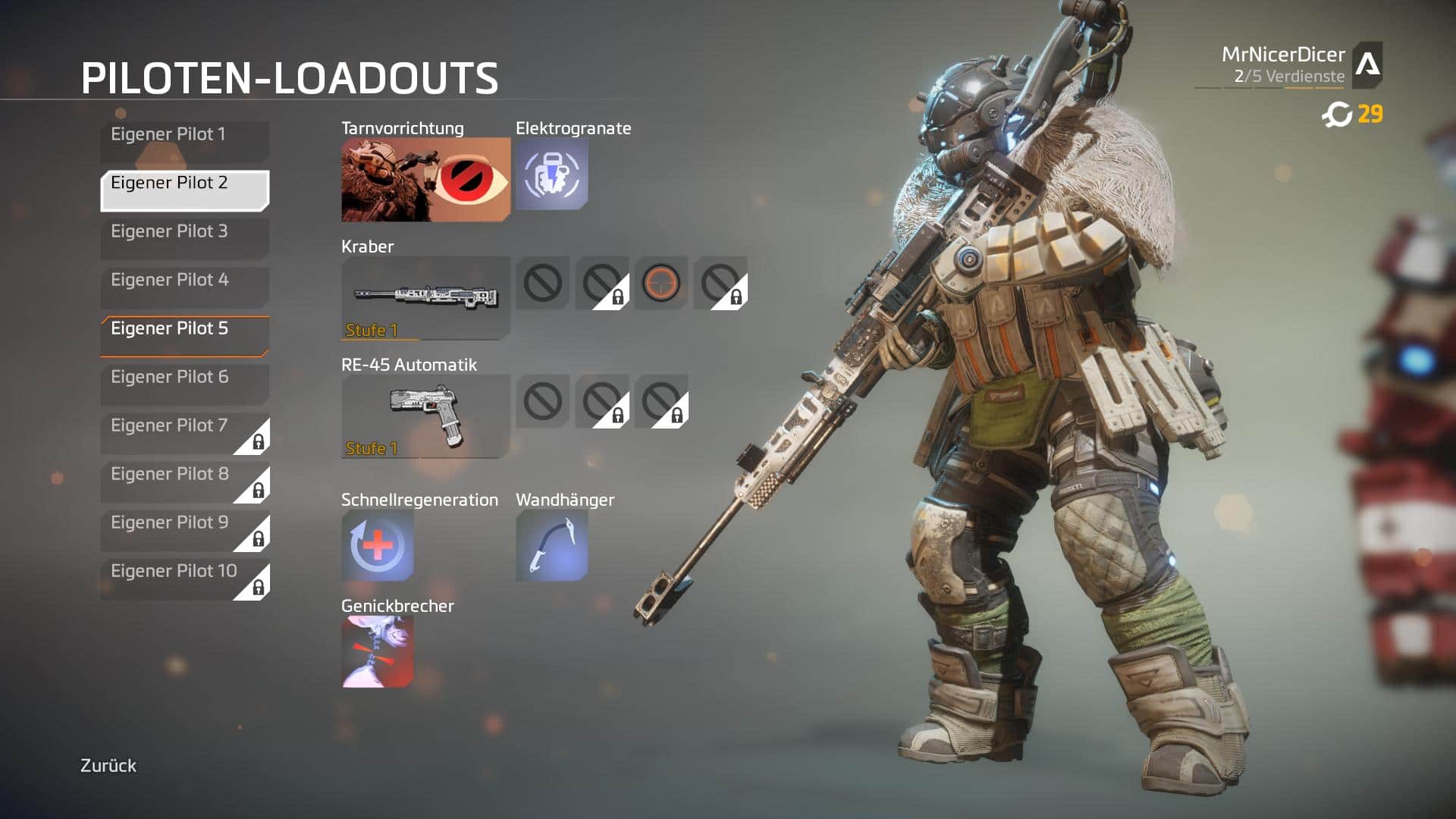This screenshot has height=819, width=1456.
Task: Open Eigener Pilot 3 loadout
Action: 184,238
